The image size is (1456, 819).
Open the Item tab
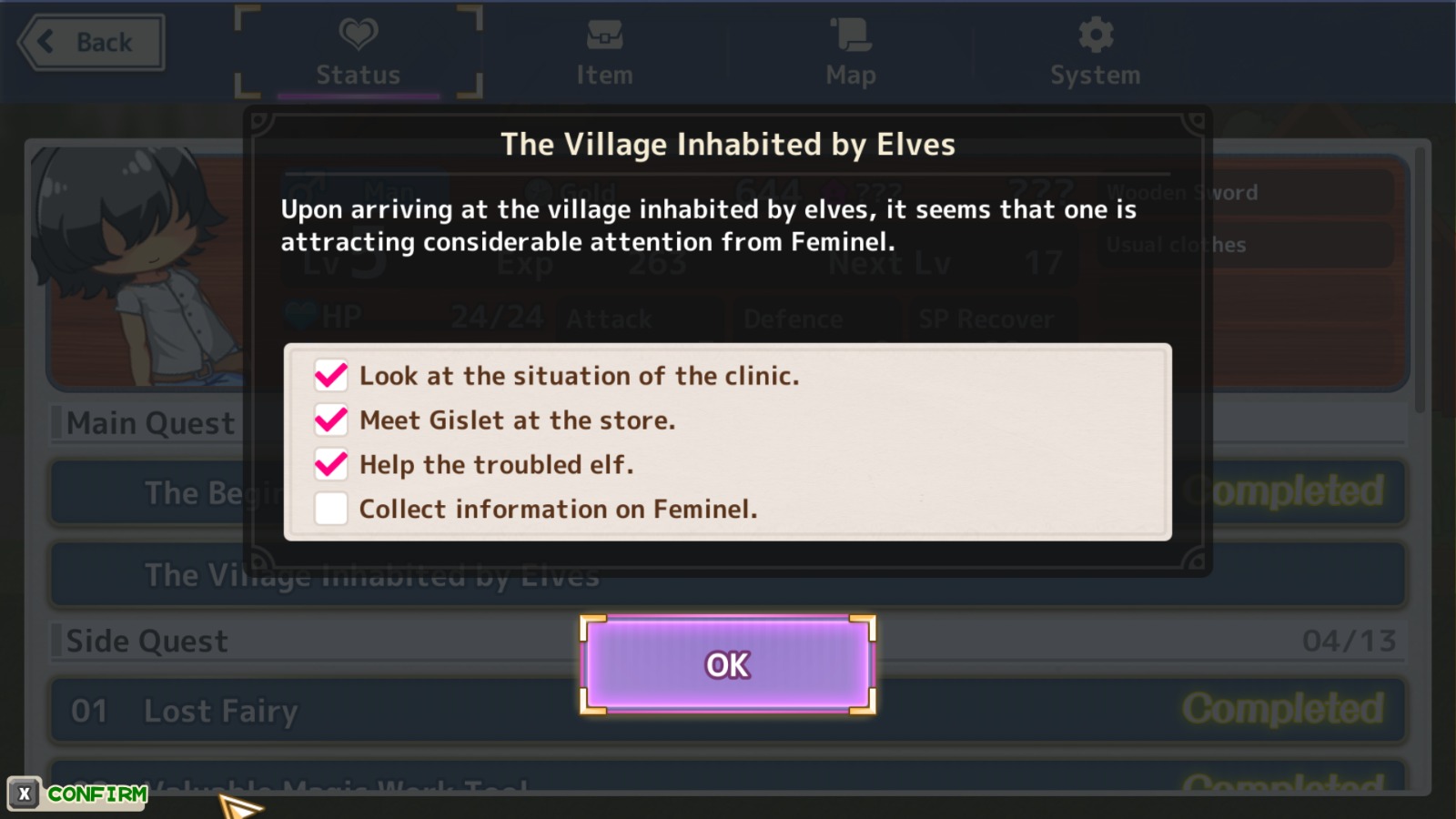[x=604, y=54]
